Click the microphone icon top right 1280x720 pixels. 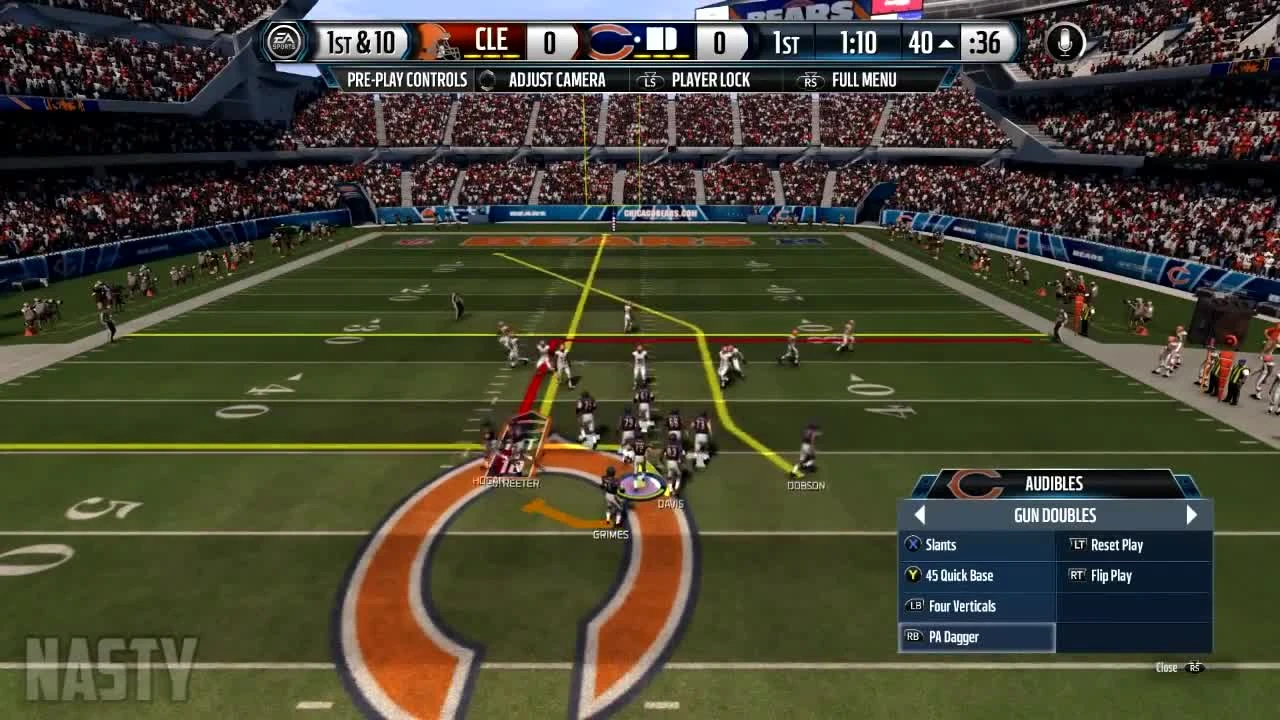tap(1063, 42)
